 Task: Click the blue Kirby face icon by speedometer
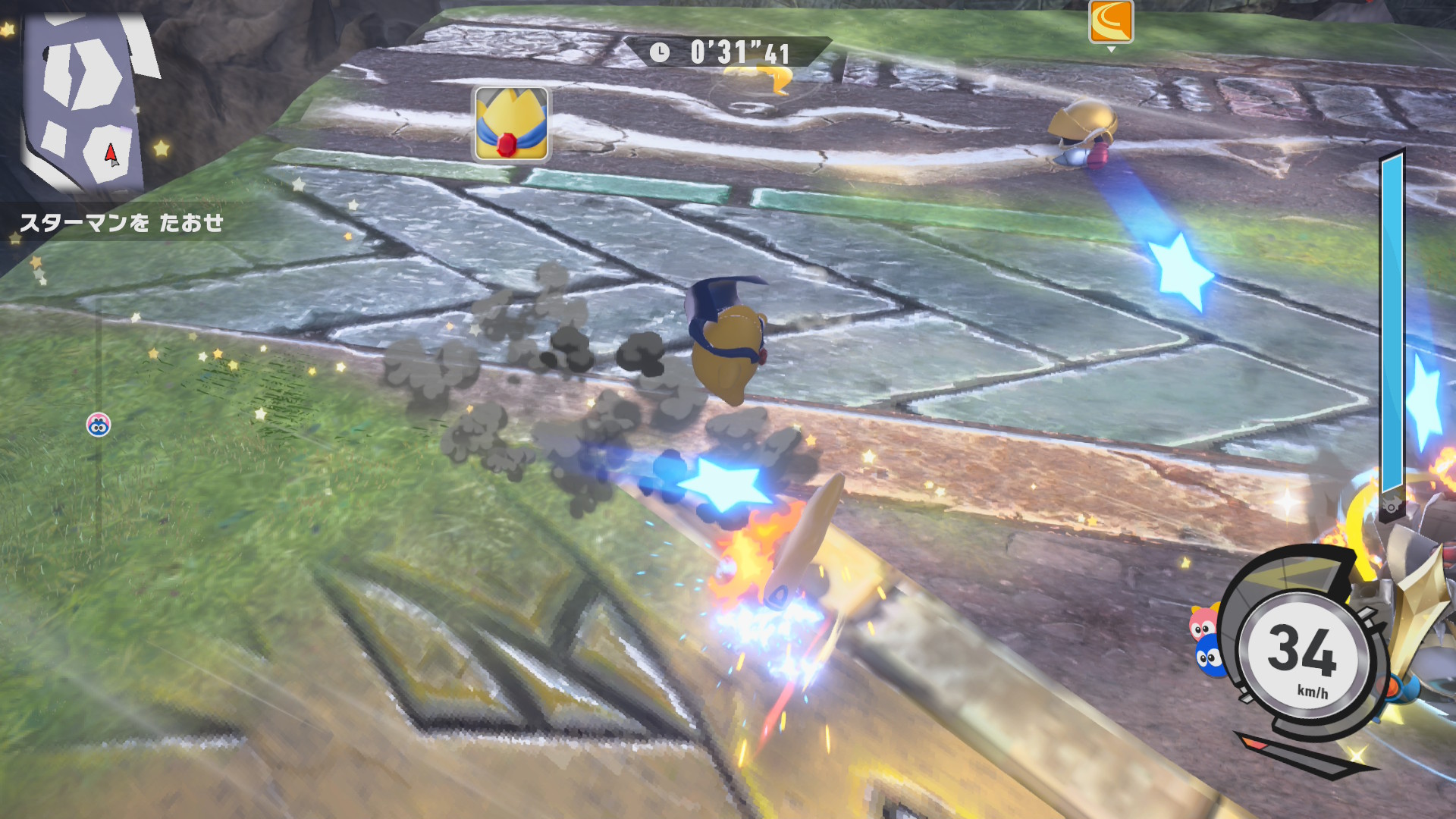coord(1209,657)
